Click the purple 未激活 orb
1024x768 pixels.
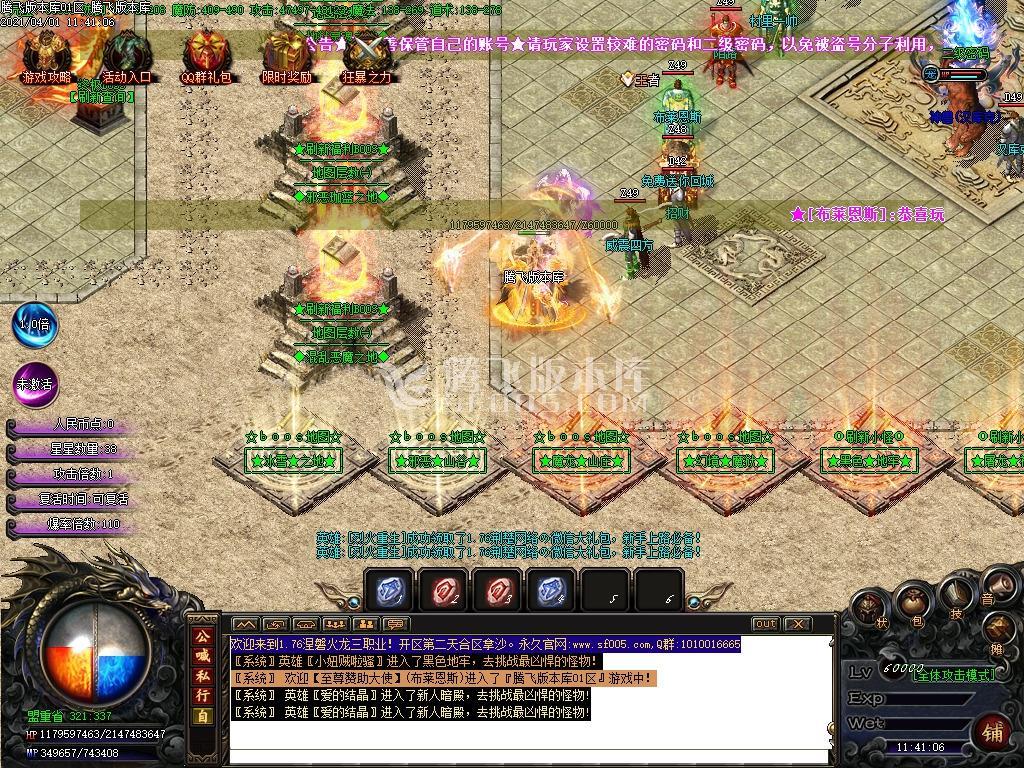coord(34,384)
